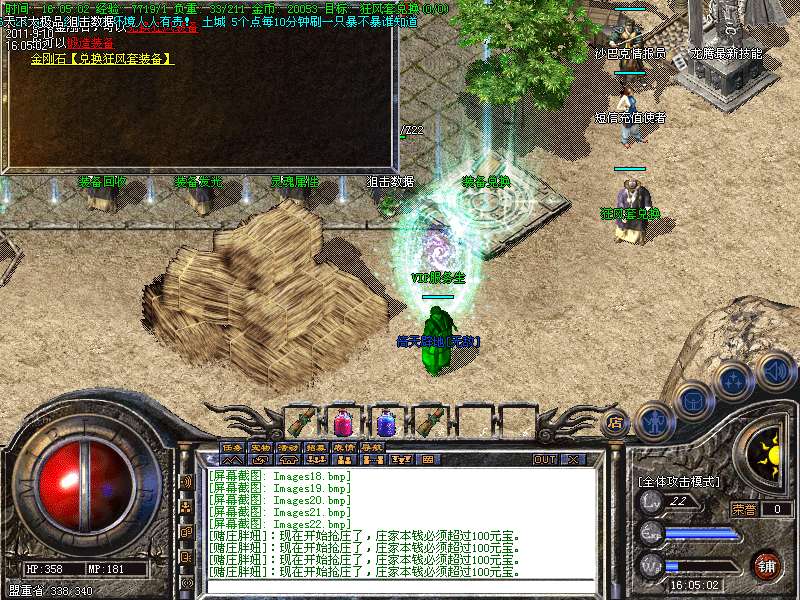The width and height of the screenshot is (800, 600).
Task: Open the 任务 quest tab
Action: (x=232, y=447)
